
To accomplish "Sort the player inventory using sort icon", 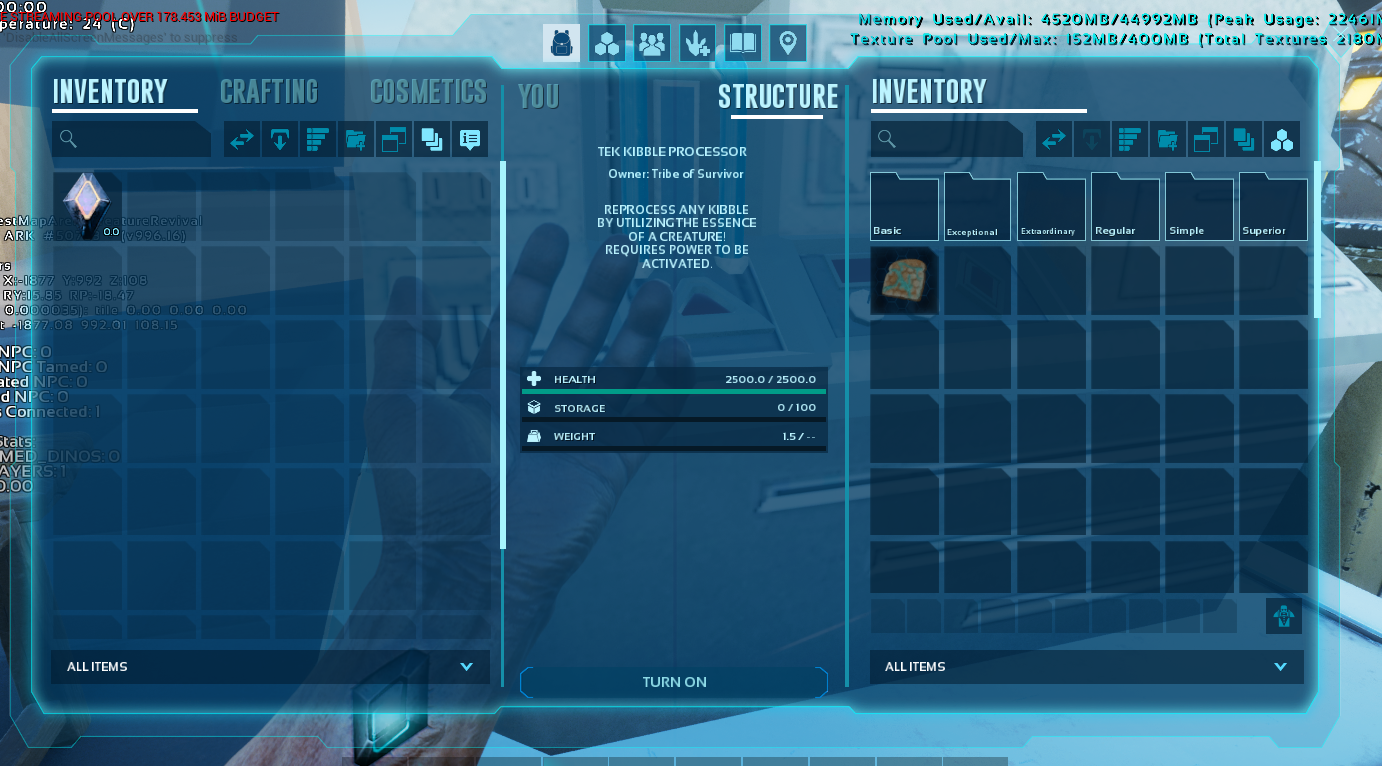I will coord(317,139).
